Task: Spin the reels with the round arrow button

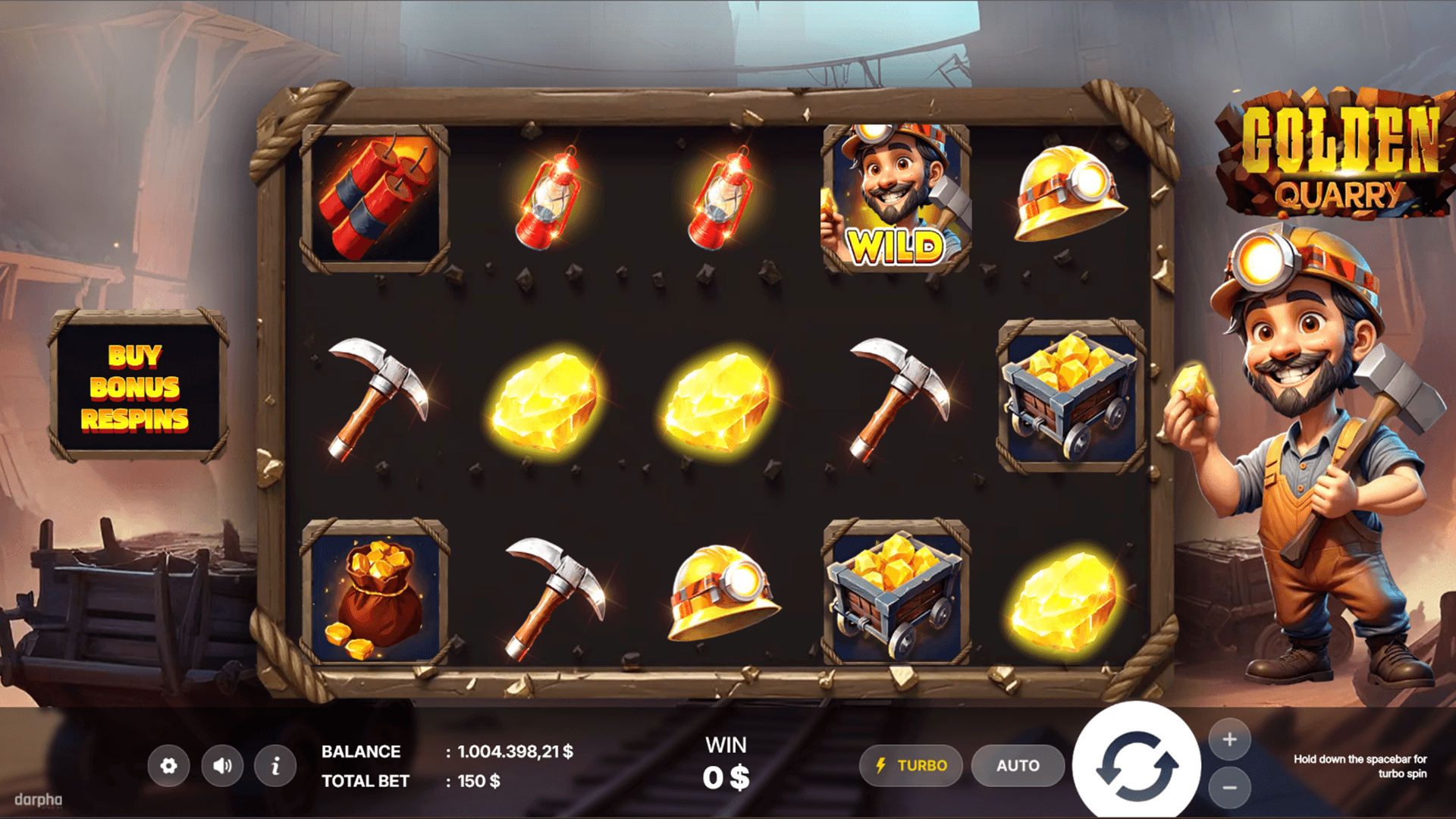Action: (x=1136, y=764)
